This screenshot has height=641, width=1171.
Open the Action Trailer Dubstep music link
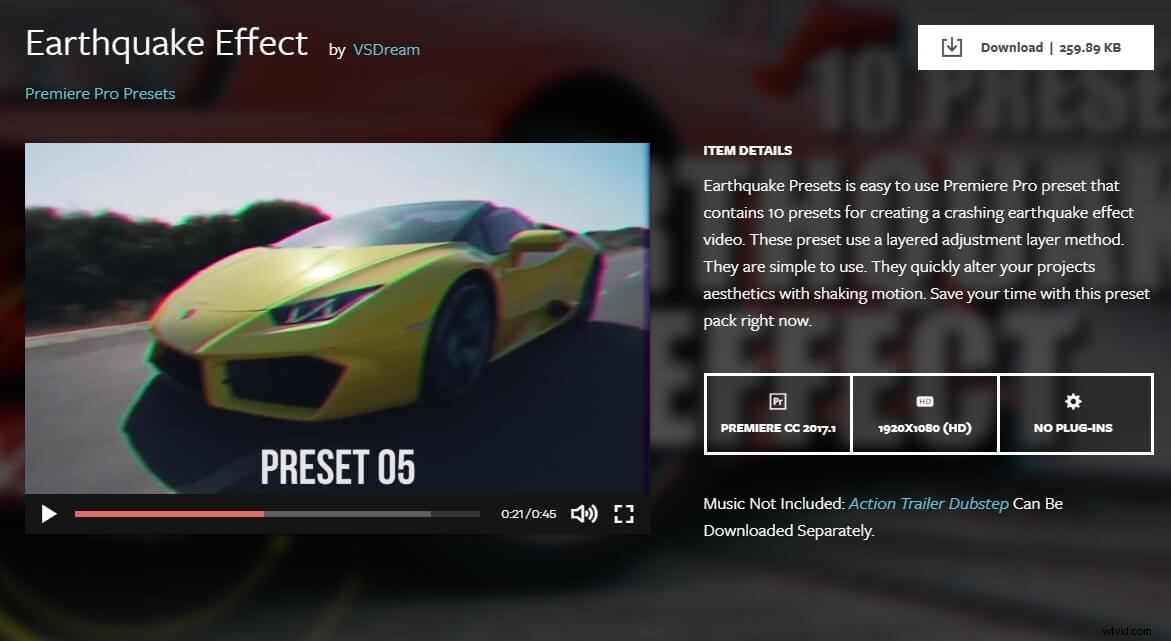928,503
